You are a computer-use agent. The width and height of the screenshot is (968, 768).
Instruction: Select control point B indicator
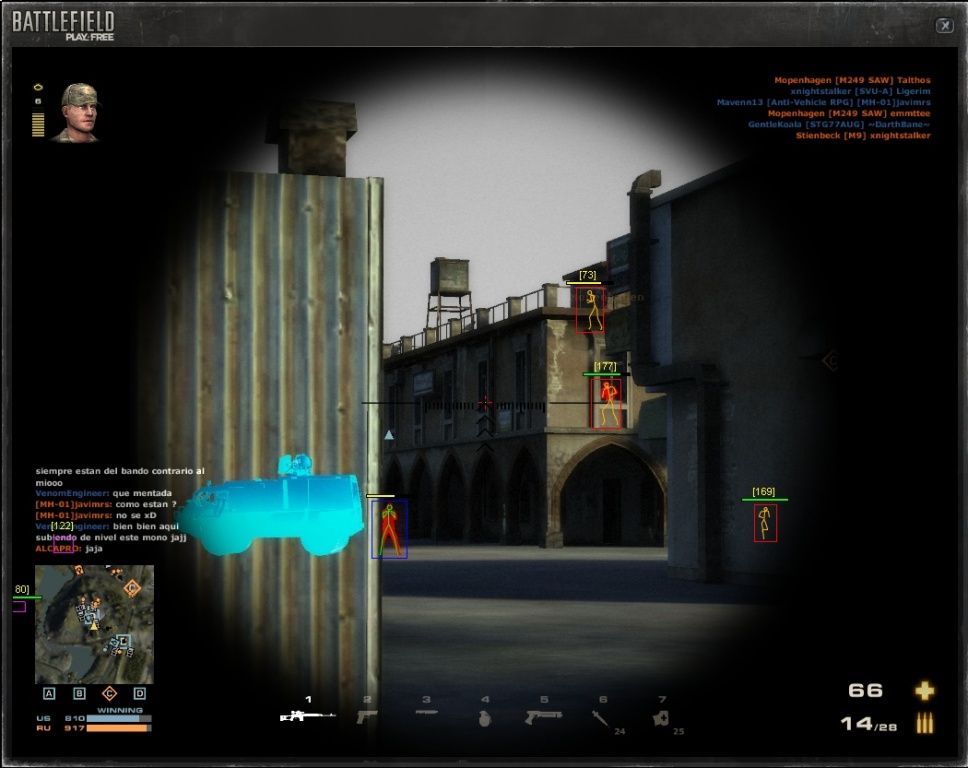click(79, 693)
